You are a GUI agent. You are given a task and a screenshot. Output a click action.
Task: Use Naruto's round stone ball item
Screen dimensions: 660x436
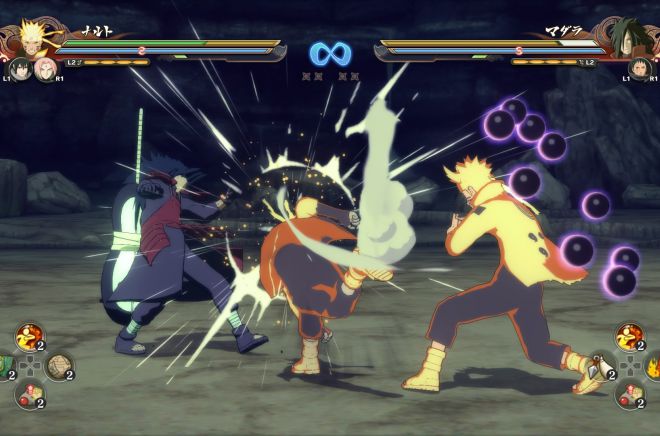tap(58, 366)
